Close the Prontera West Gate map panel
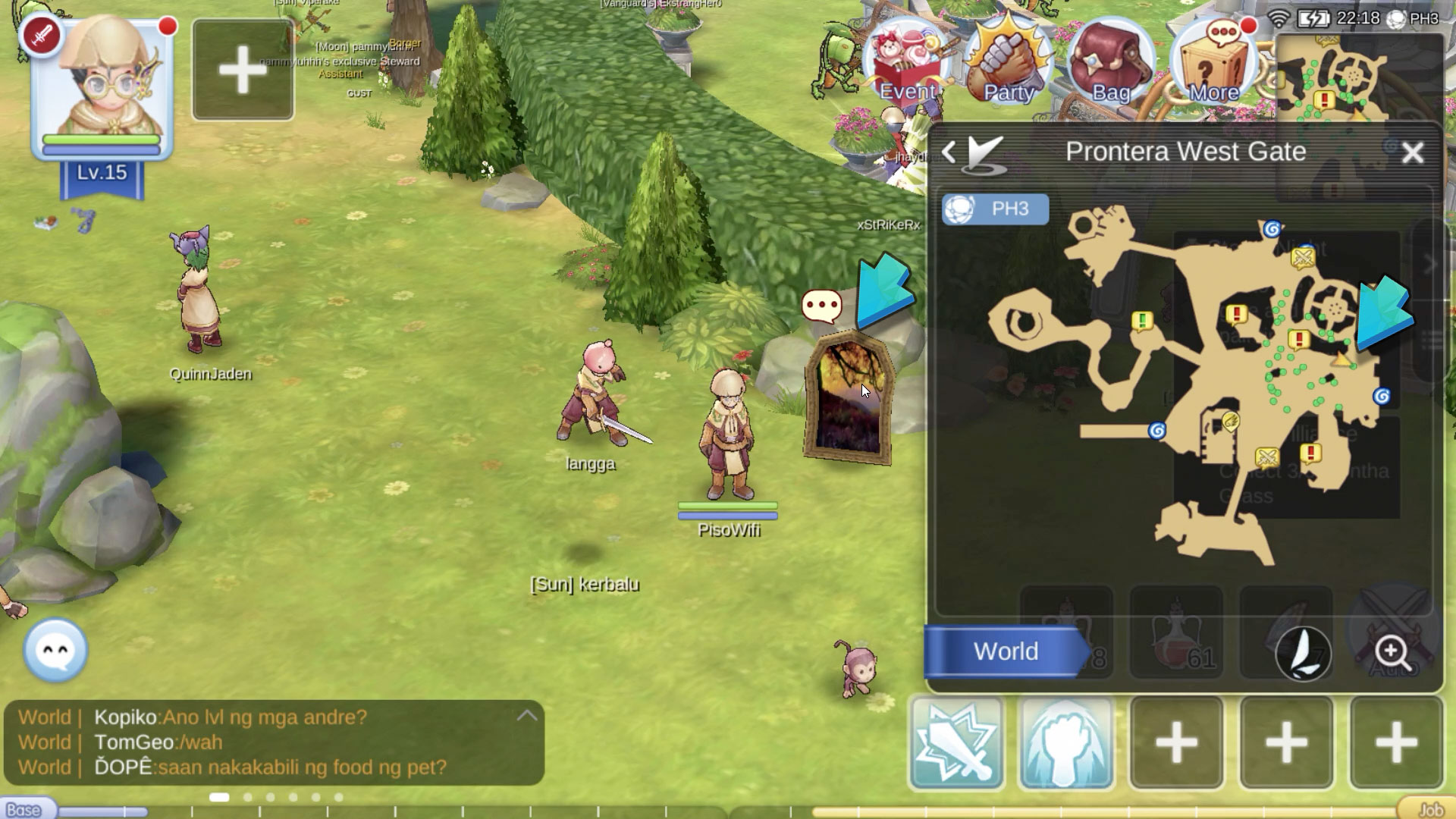Viewport: 1456px width, 819px height. [x=1412, y=153]
